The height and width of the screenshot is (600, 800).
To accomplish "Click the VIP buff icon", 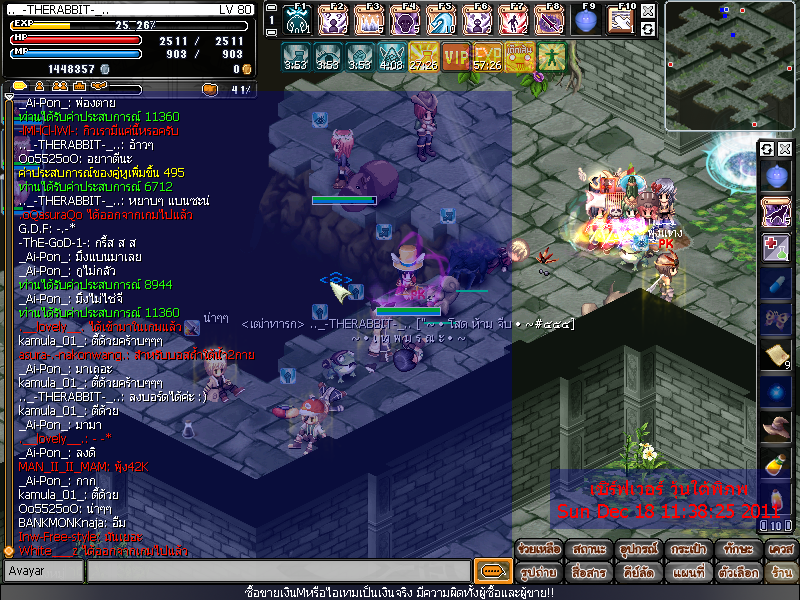I will [x=456, y=56].
